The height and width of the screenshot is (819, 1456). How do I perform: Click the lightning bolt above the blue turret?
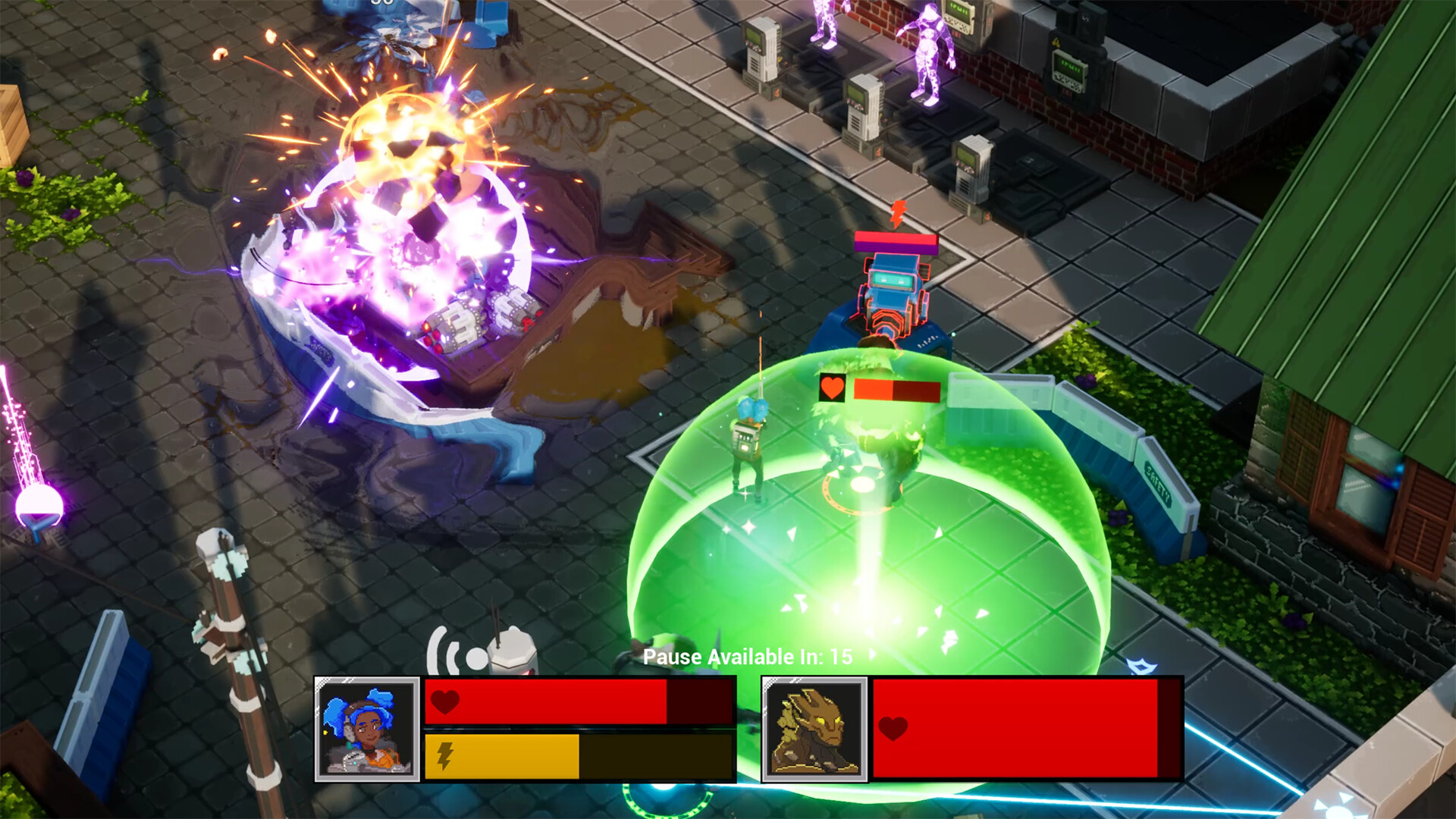click(x=898, y=212)
